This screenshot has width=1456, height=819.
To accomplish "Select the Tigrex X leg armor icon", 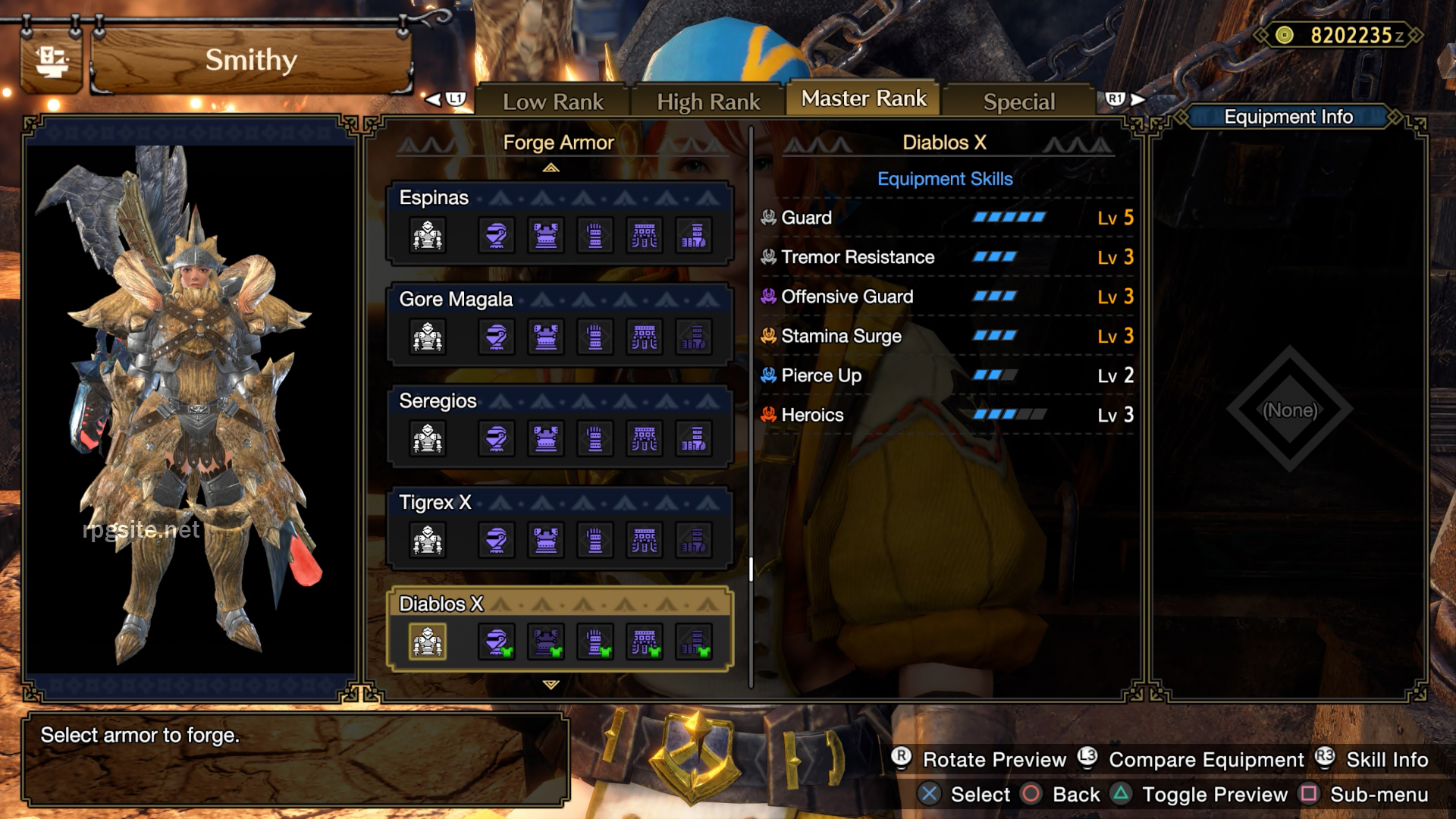I will [695, 540].
